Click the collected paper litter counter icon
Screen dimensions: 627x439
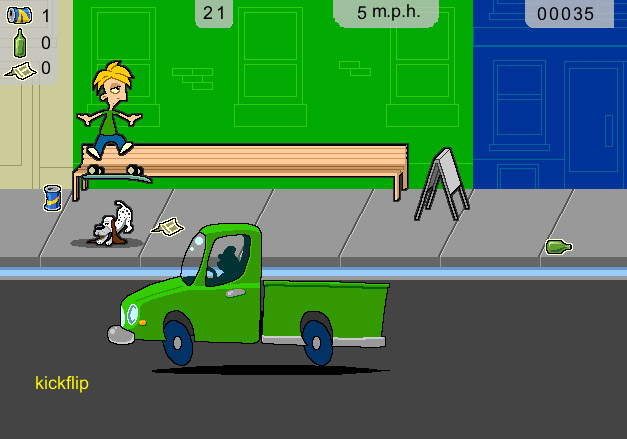[x=19, y=69]
